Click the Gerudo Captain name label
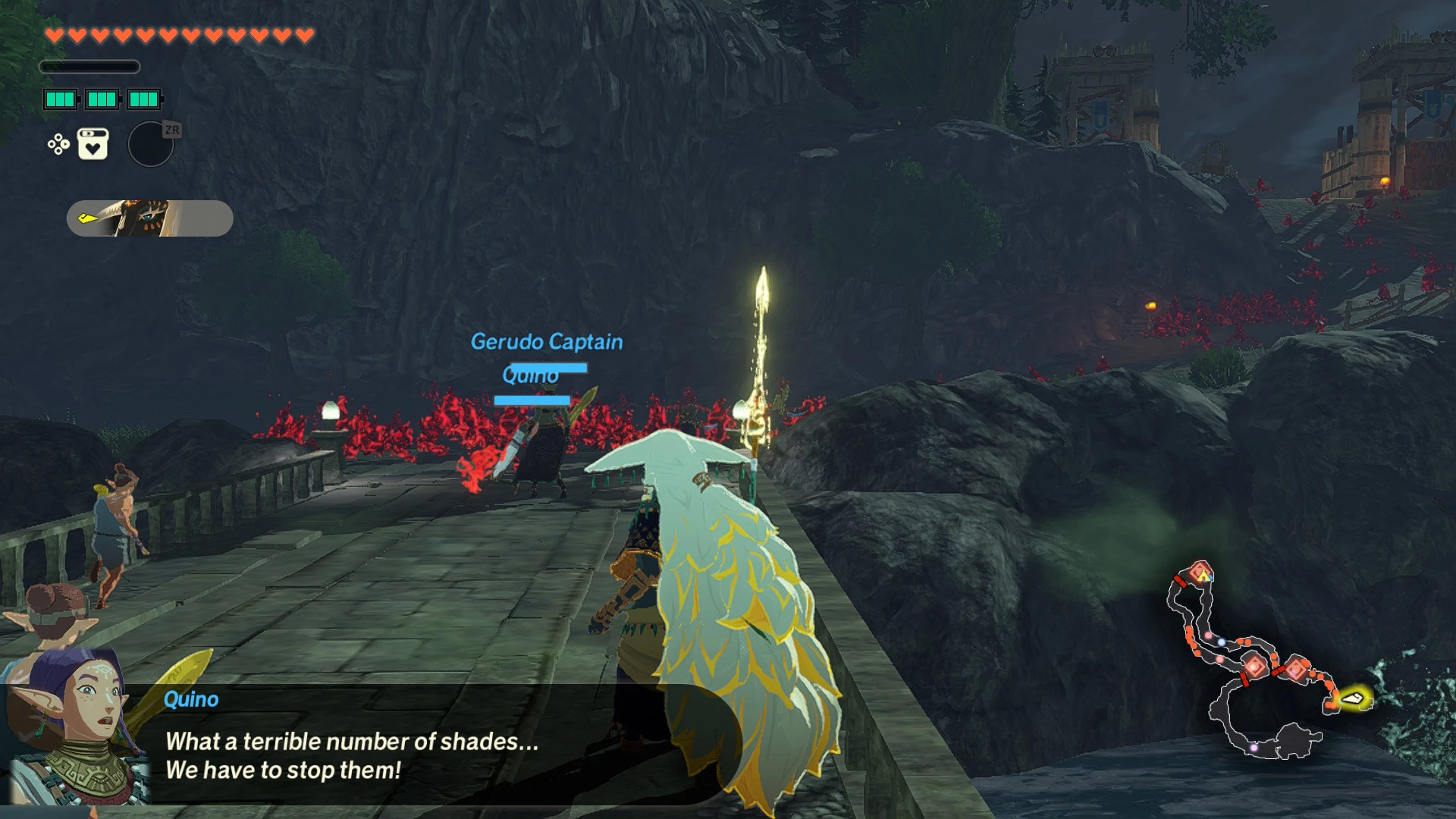 [546, 342]
